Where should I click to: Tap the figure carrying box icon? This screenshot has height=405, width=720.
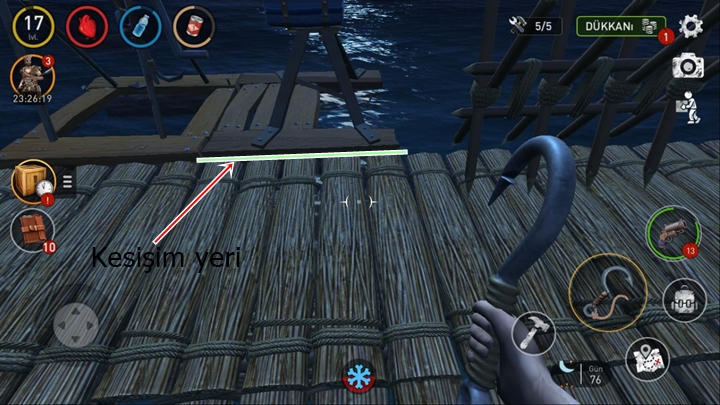pos(688,106)
